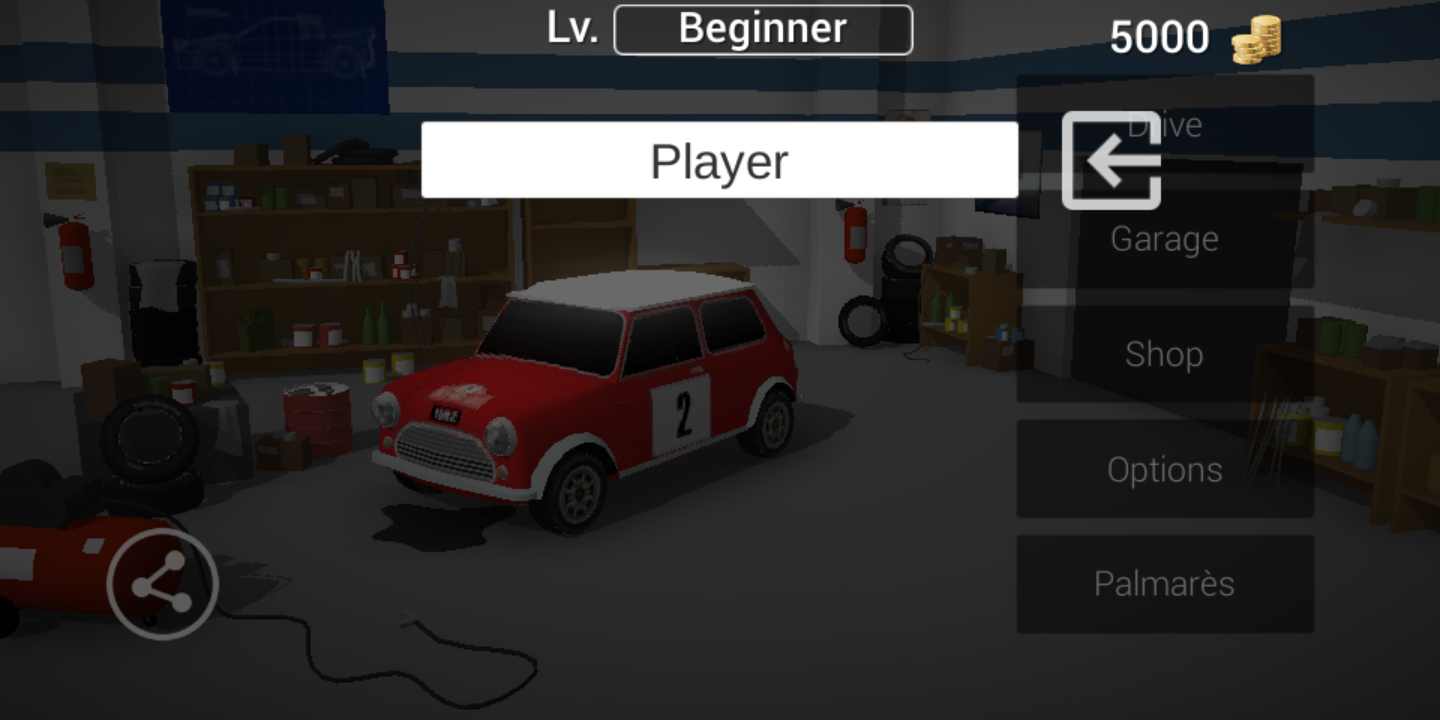
Task: Open the Beginner level selector
Action: coord(763,28)
